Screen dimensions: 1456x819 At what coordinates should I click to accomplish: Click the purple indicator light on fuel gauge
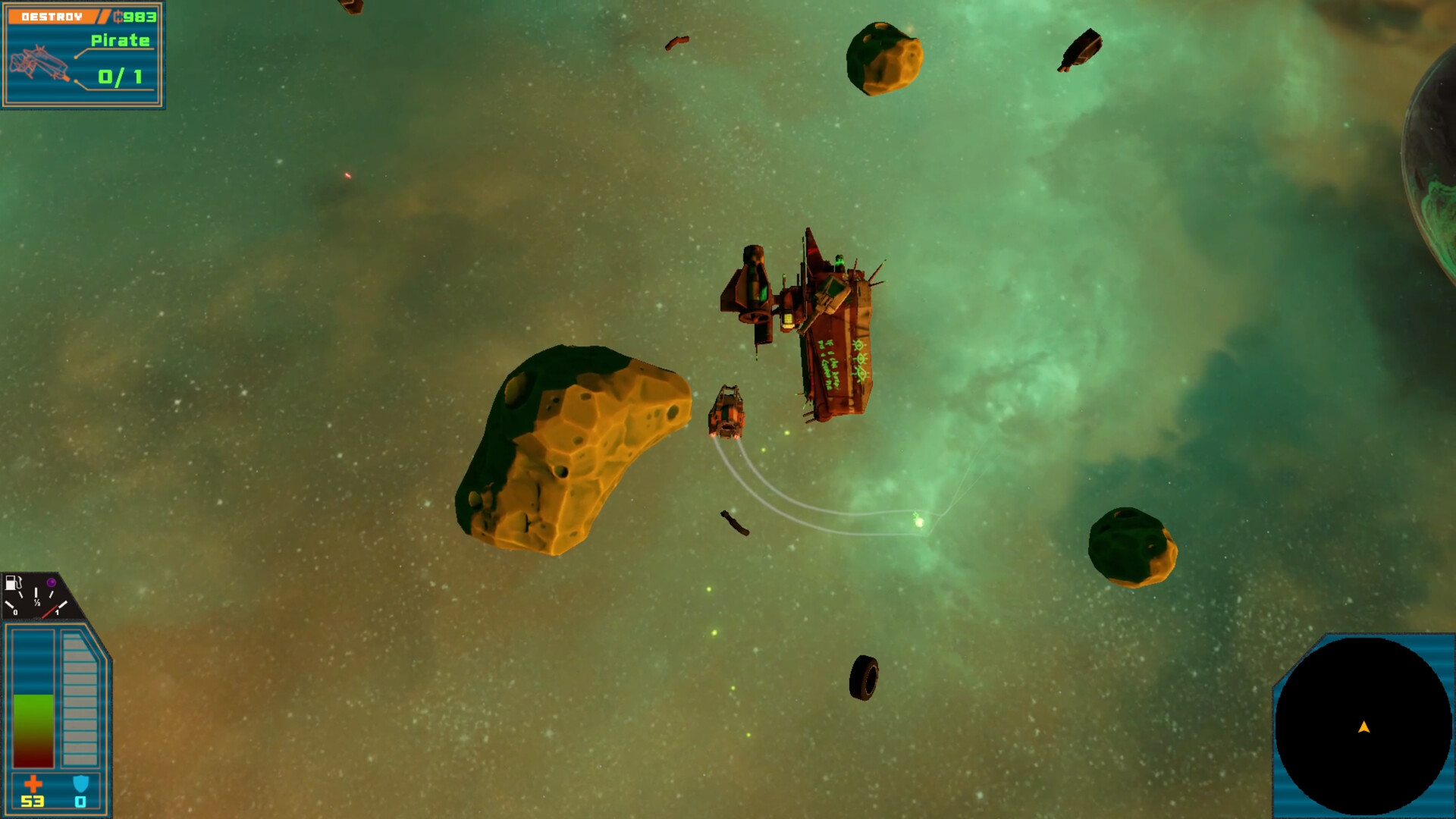coord(52,581)
